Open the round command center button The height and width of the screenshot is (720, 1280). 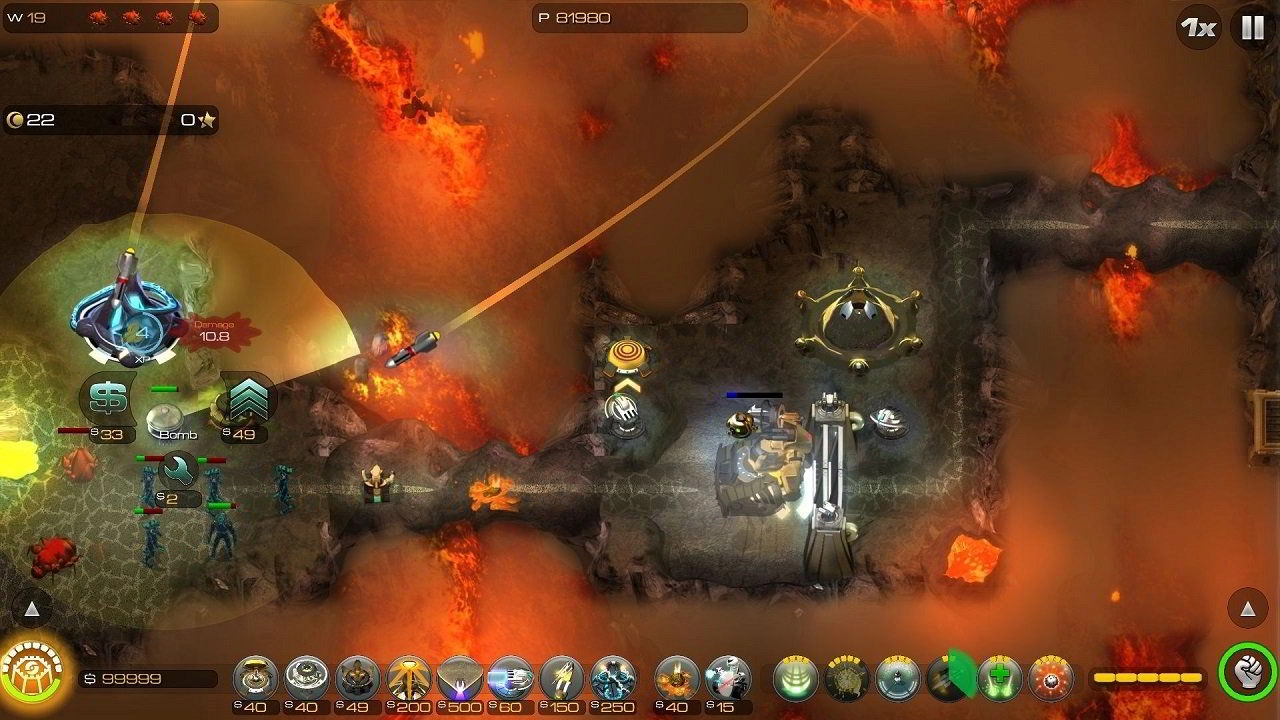(x=32, y=668)
